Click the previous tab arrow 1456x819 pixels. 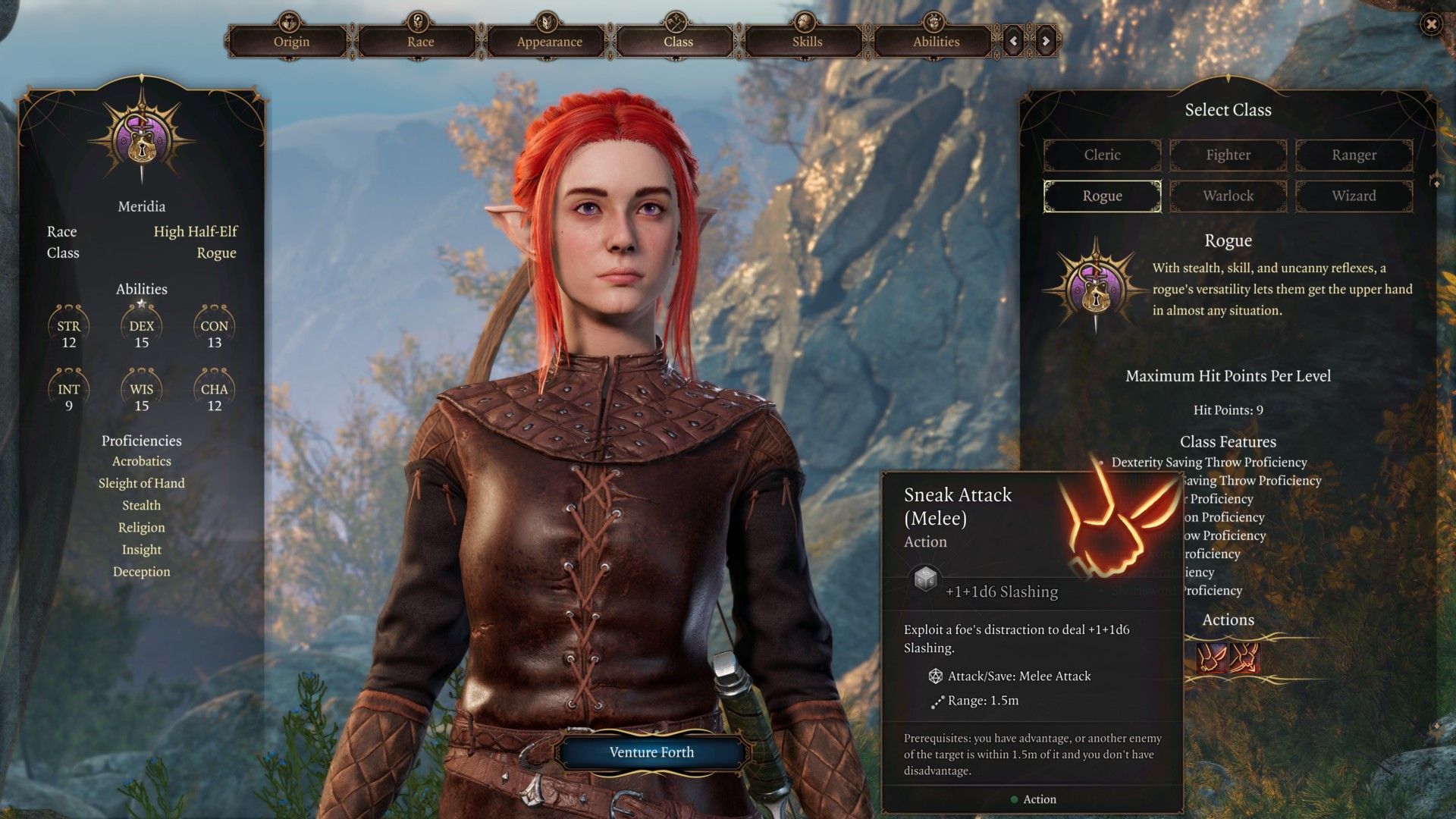1014,41
